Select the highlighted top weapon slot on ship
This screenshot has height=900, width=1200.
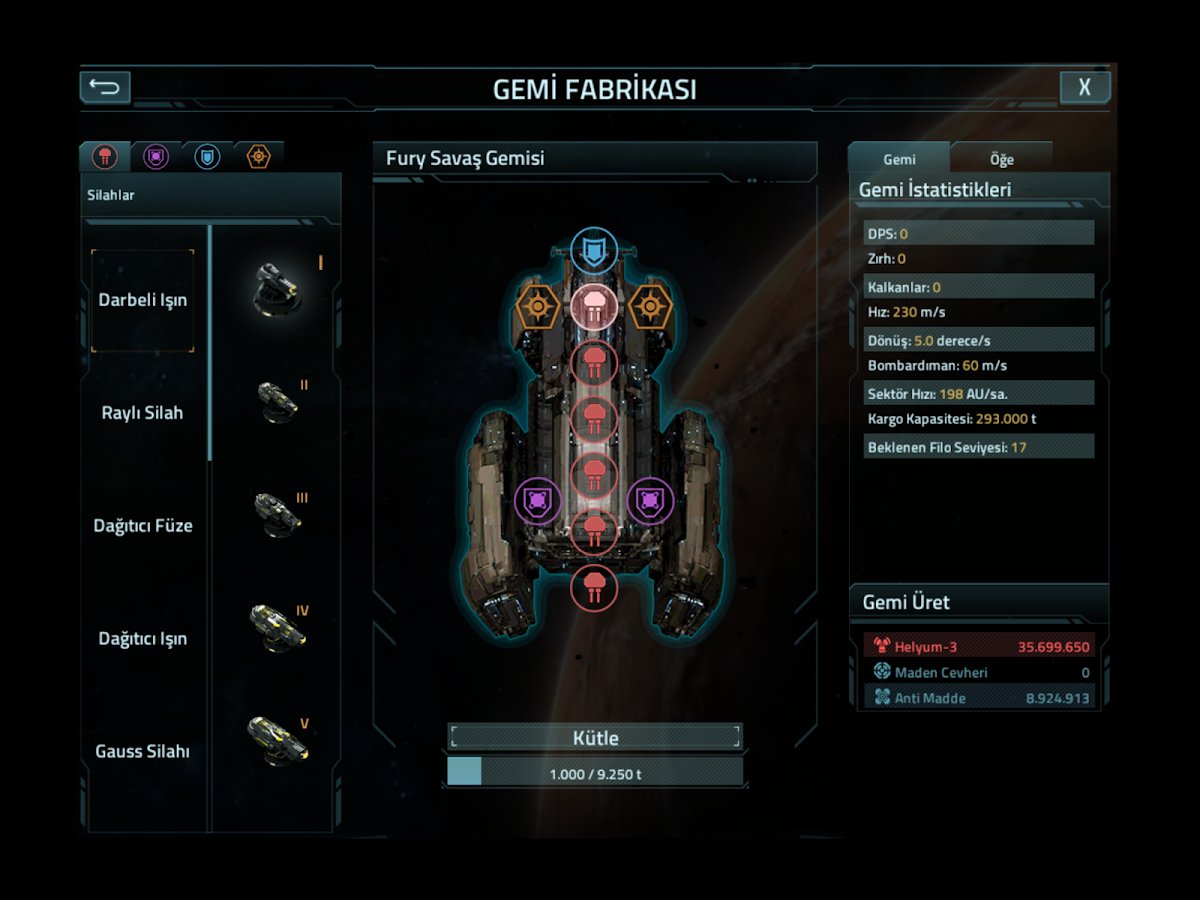coord(594,306)
